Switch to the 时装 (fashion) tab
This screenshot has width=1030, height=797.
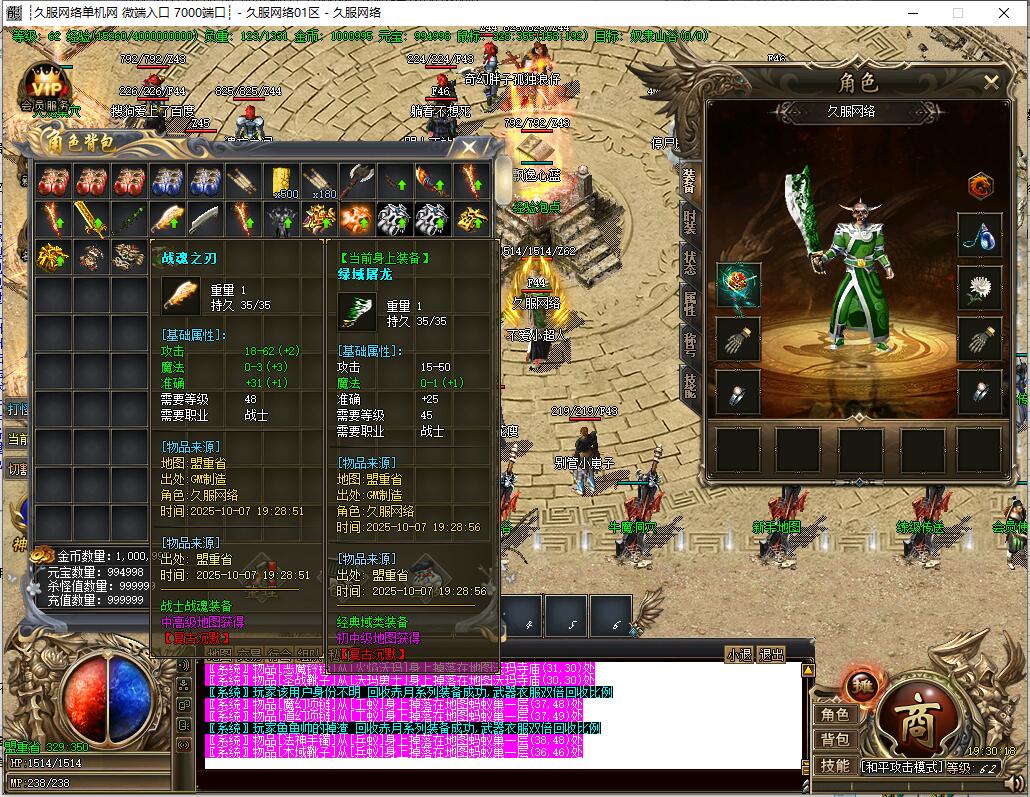tap(690, 222)
